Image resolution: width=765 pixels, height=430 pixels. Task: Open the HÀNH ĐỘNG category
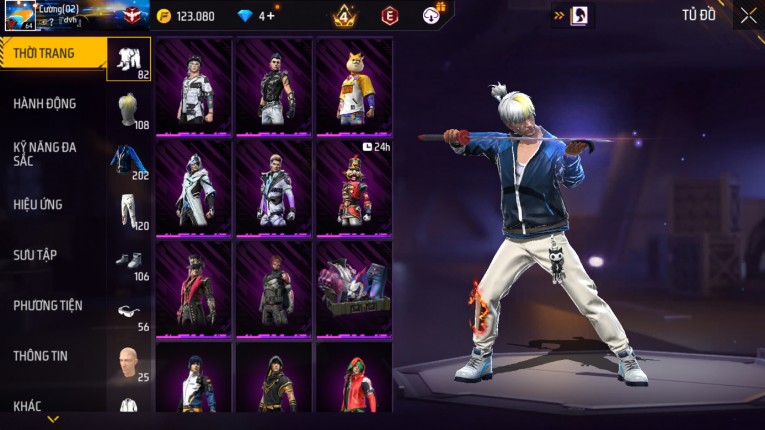pos(45,103)
